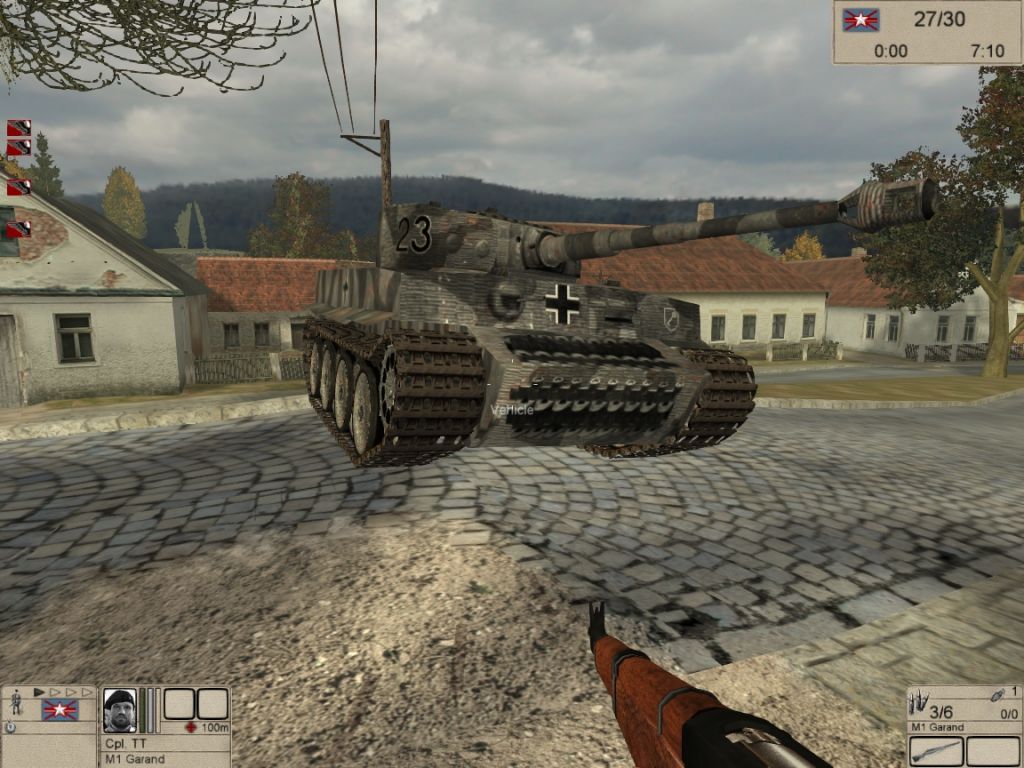Select the filled movement speed arrow
This screenshot has width=1024, height=768.
pos(39,692)
